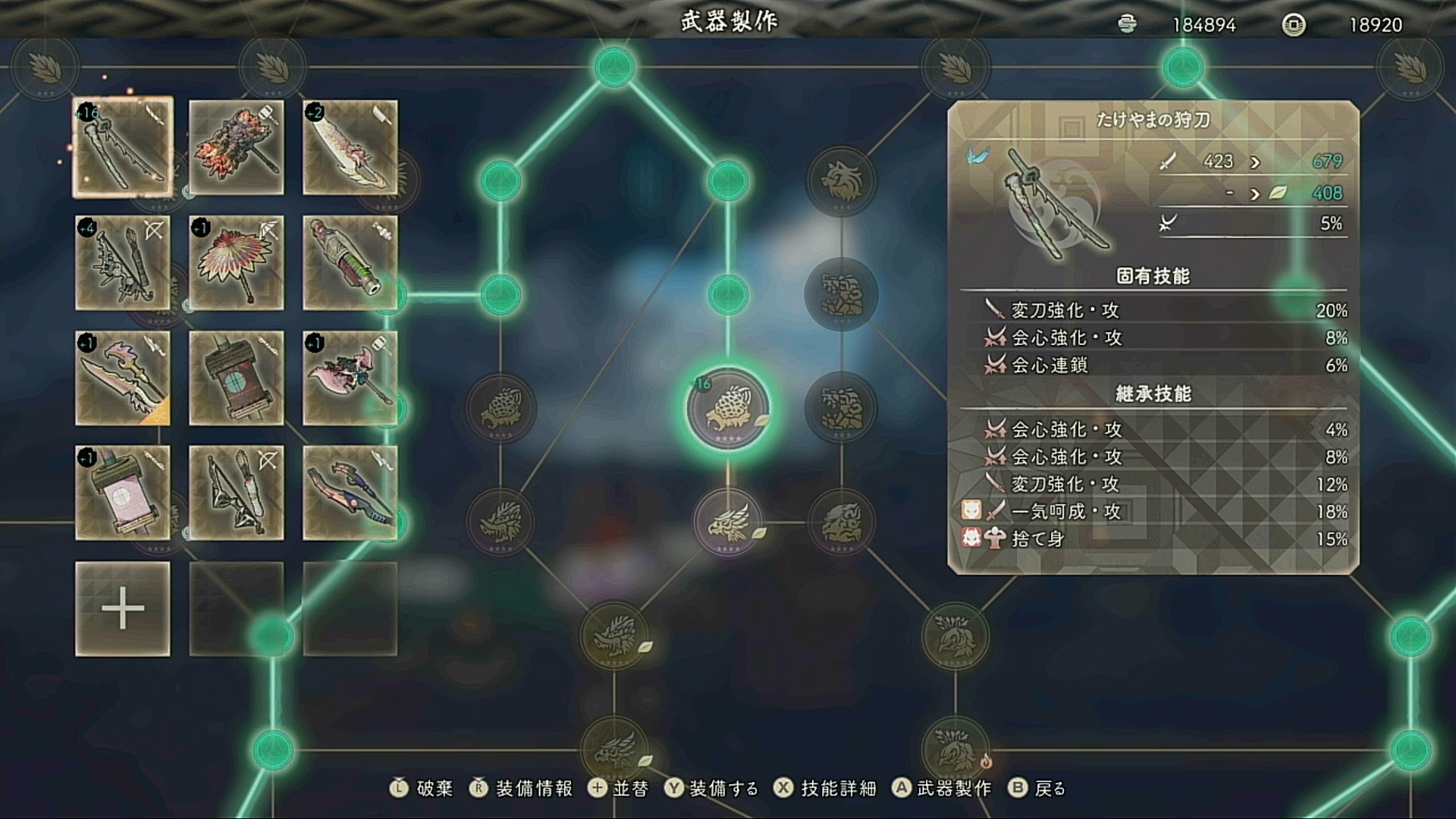Pick the +4 bow weapon slot
Image resolution: width=1456 pixels, height=819 pixels.
coord(123,263)
